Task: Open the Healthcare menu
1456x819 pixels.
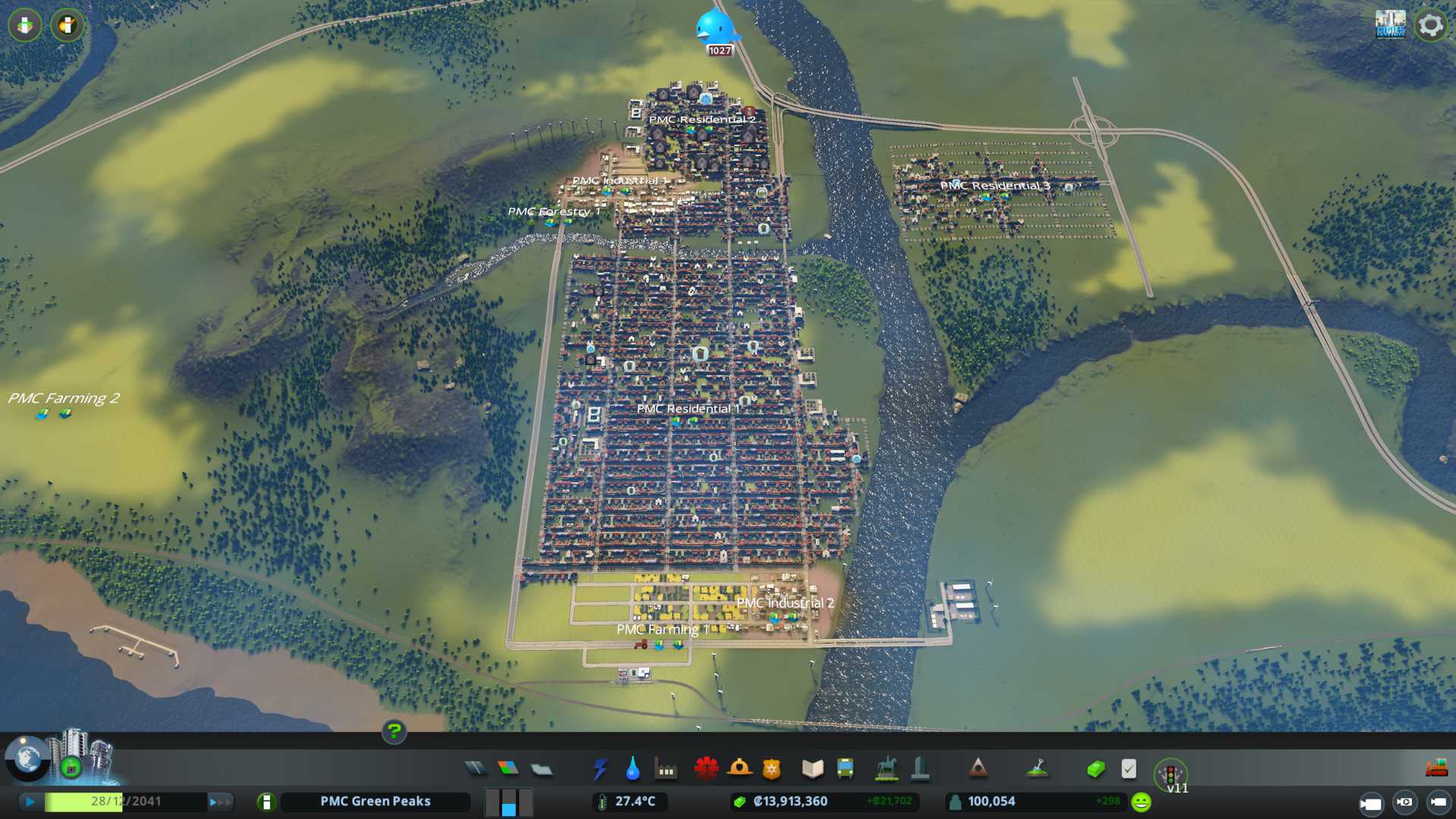Action: coord(706,769)
